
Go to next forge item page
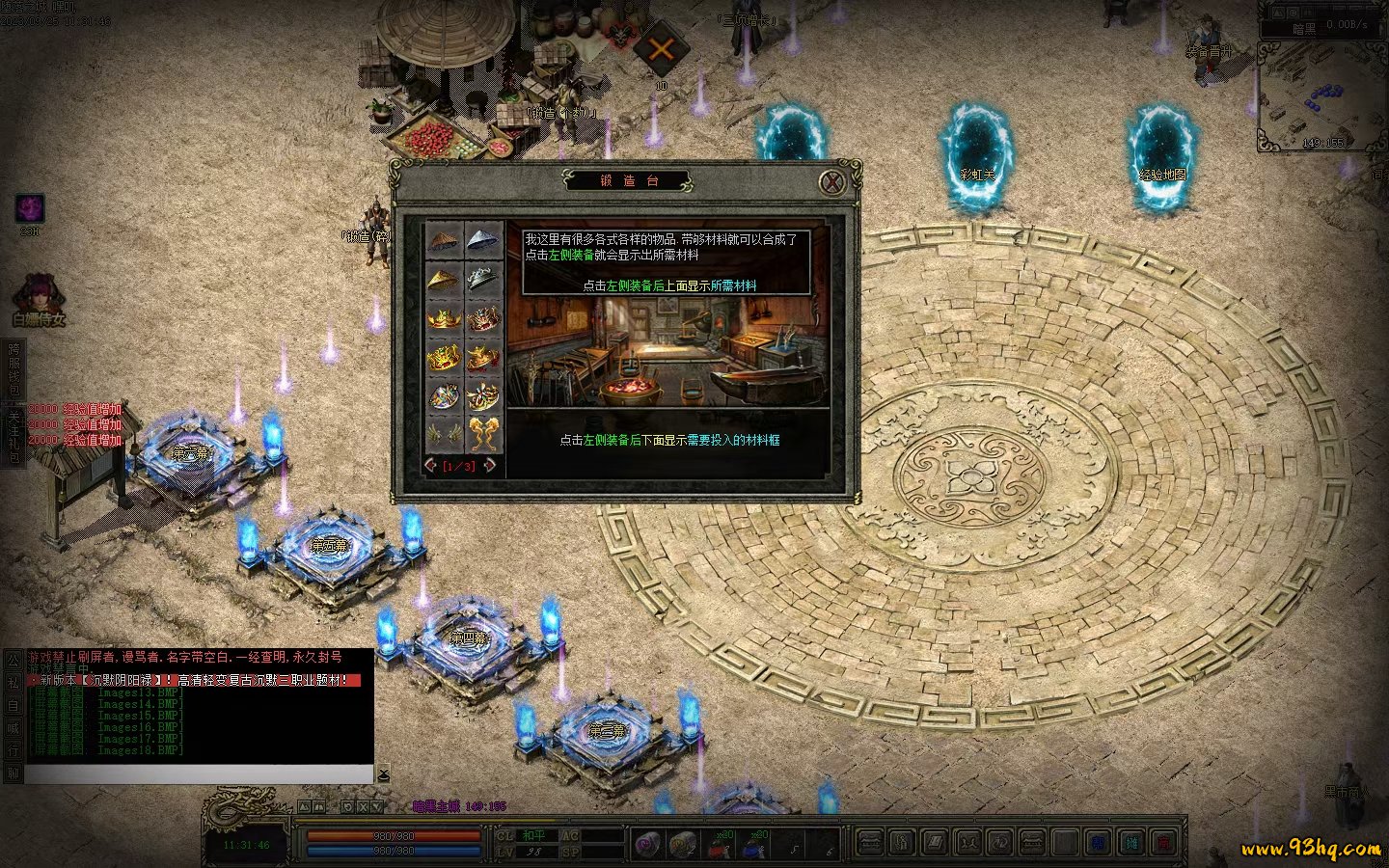click(x=491, y=466)
